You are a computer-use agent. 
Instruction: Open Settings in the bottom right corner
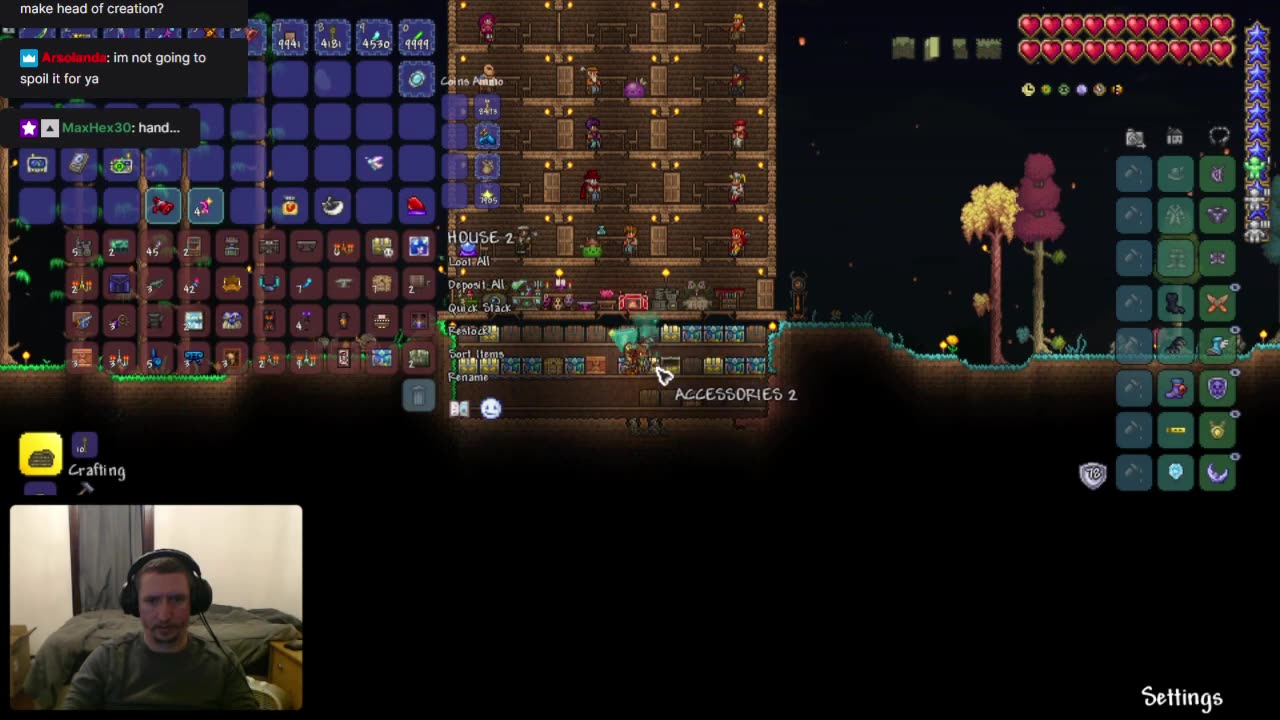point(1181,697)
